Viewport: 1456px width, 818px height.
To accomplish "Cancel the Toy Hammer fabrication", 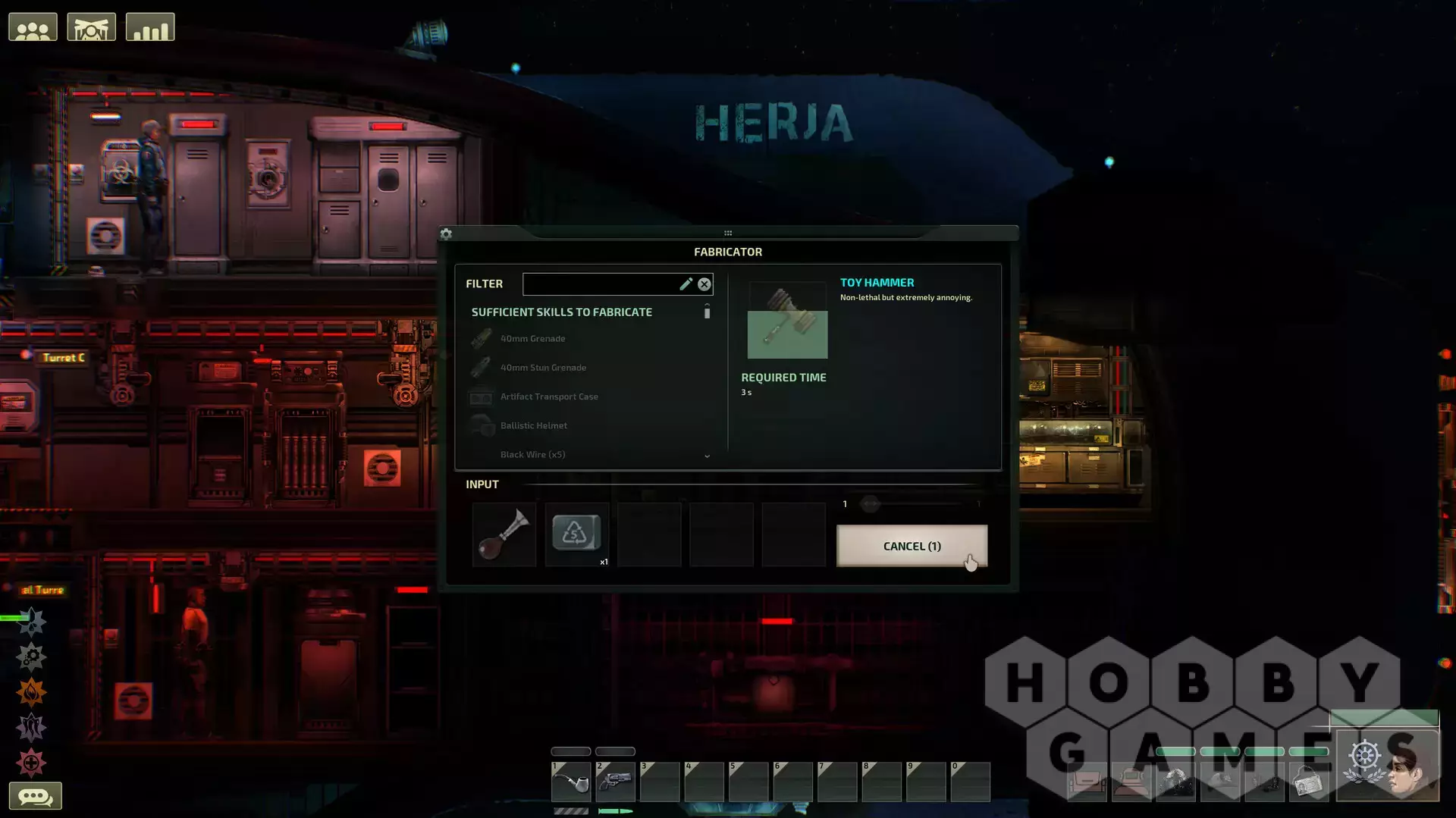I will click(912, 546).
